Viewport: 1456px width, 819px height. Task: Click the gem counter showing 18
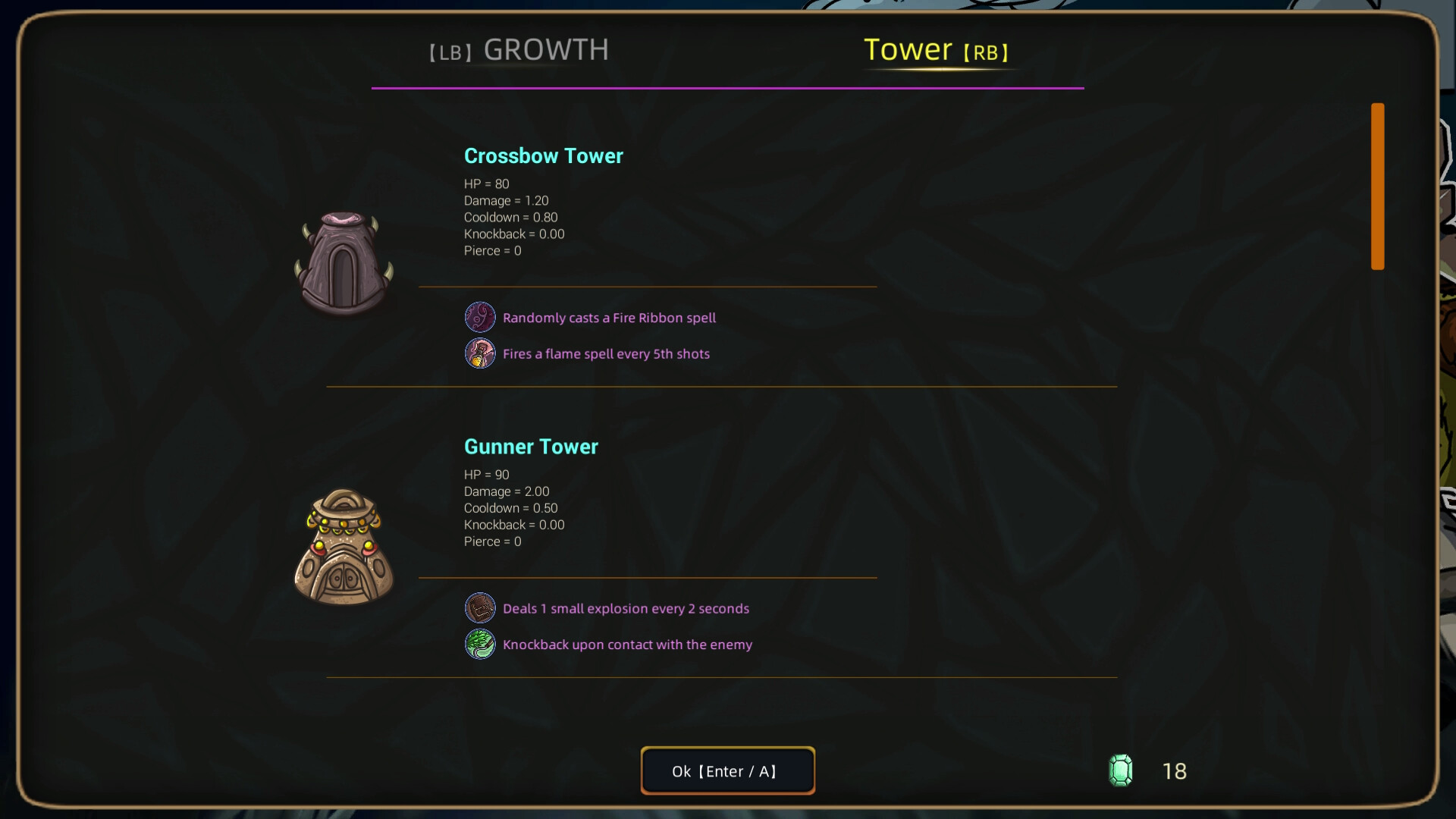click(1174, 771)
